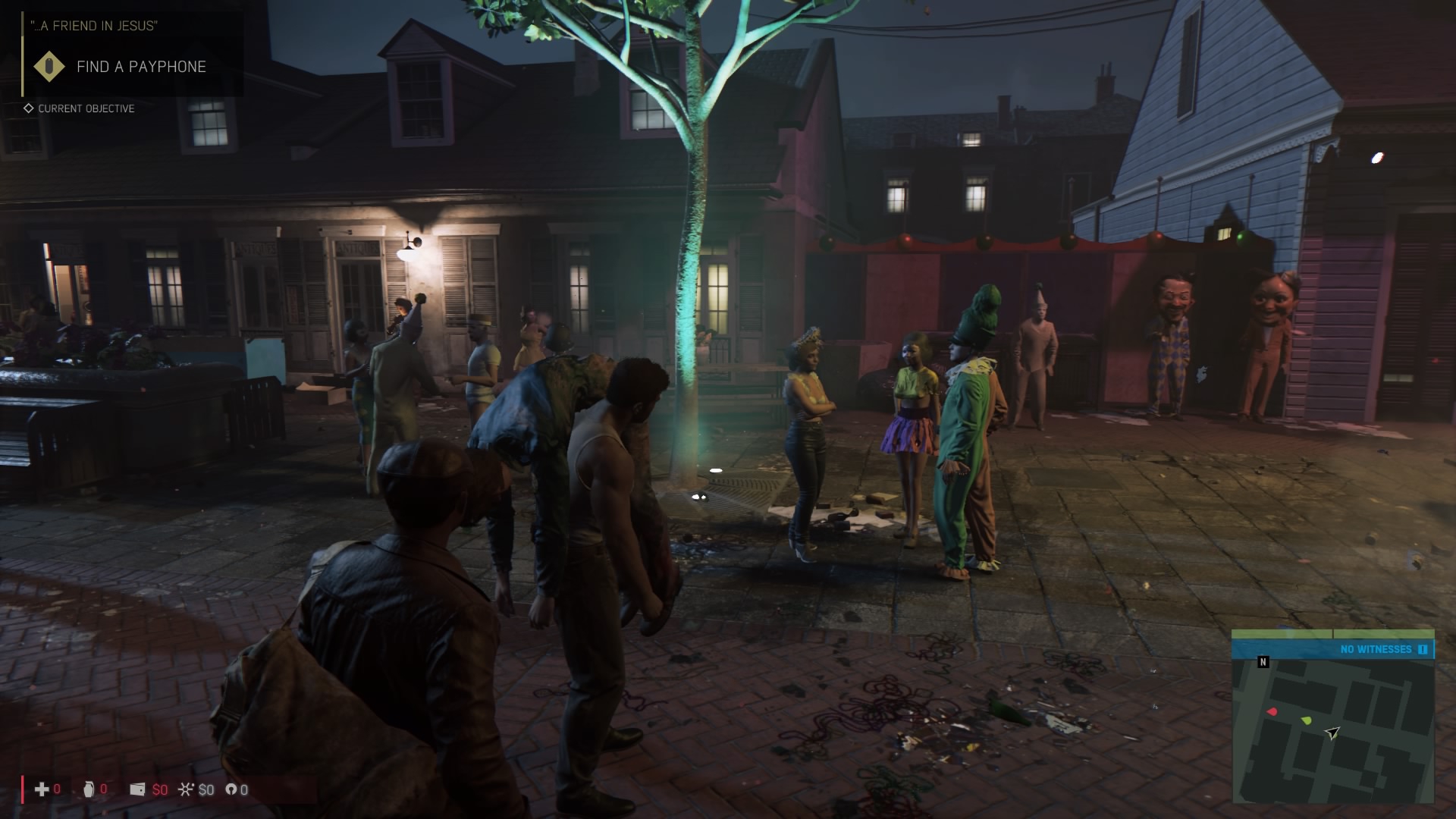Click the red marker on the minimap
Viewport: 1456px width, 819px height.
click(x=1272, y=711)
